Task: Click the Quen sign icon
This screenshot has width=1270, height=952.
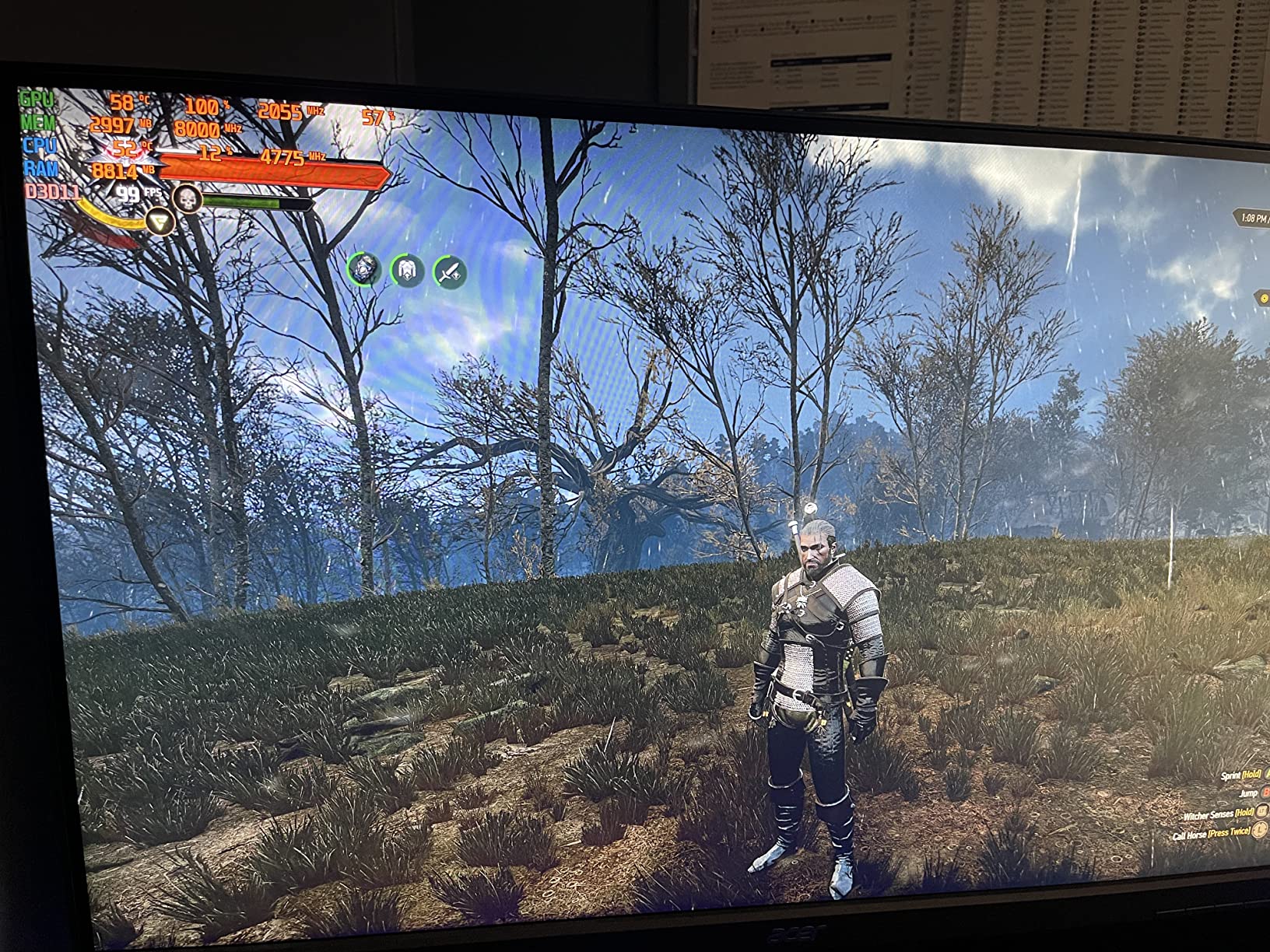Action: click(160, 222)
